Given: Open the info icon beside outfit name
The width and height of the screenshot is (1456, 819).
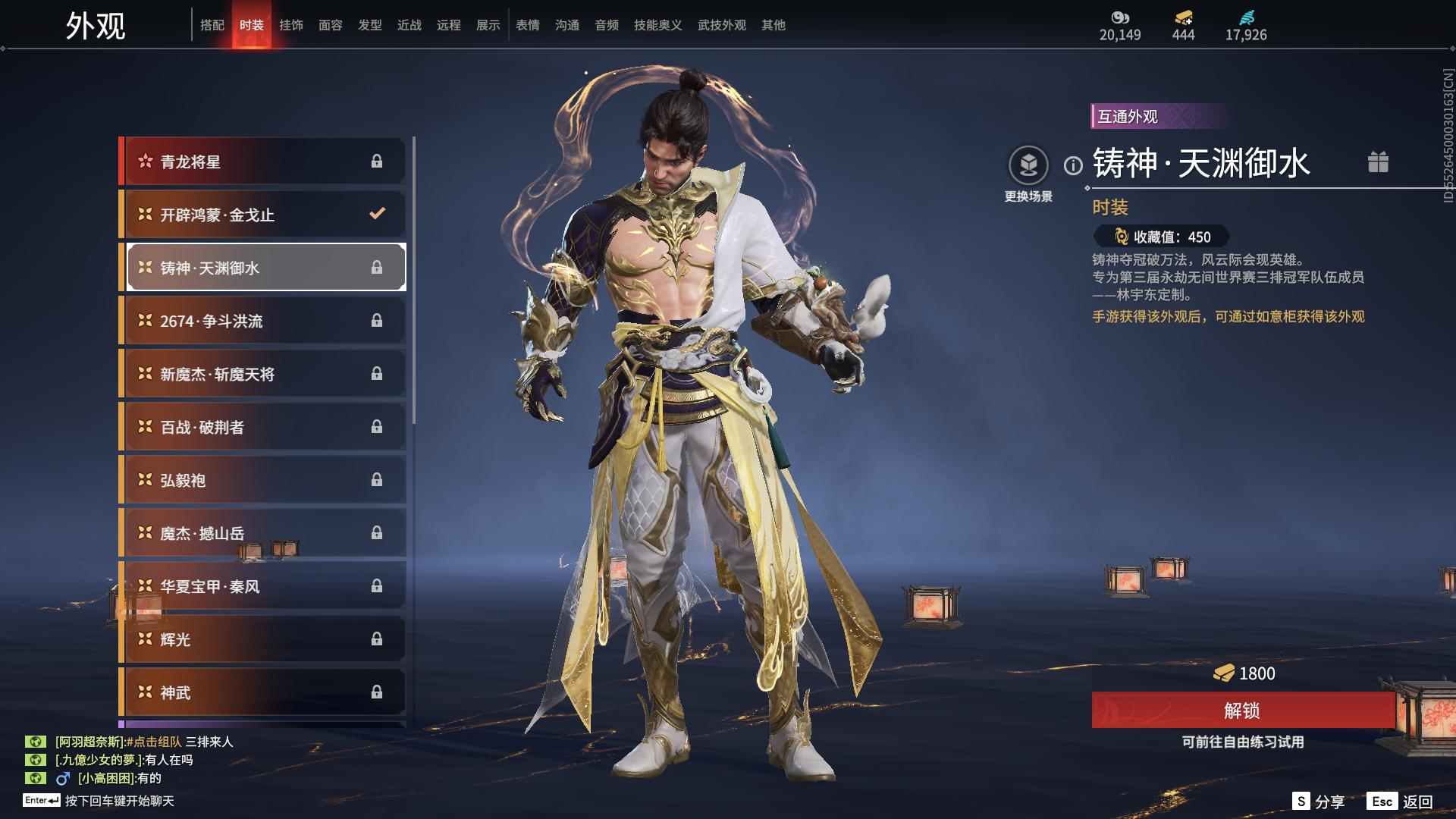Looking at the screenshot, I should [x=1073, y=165].
